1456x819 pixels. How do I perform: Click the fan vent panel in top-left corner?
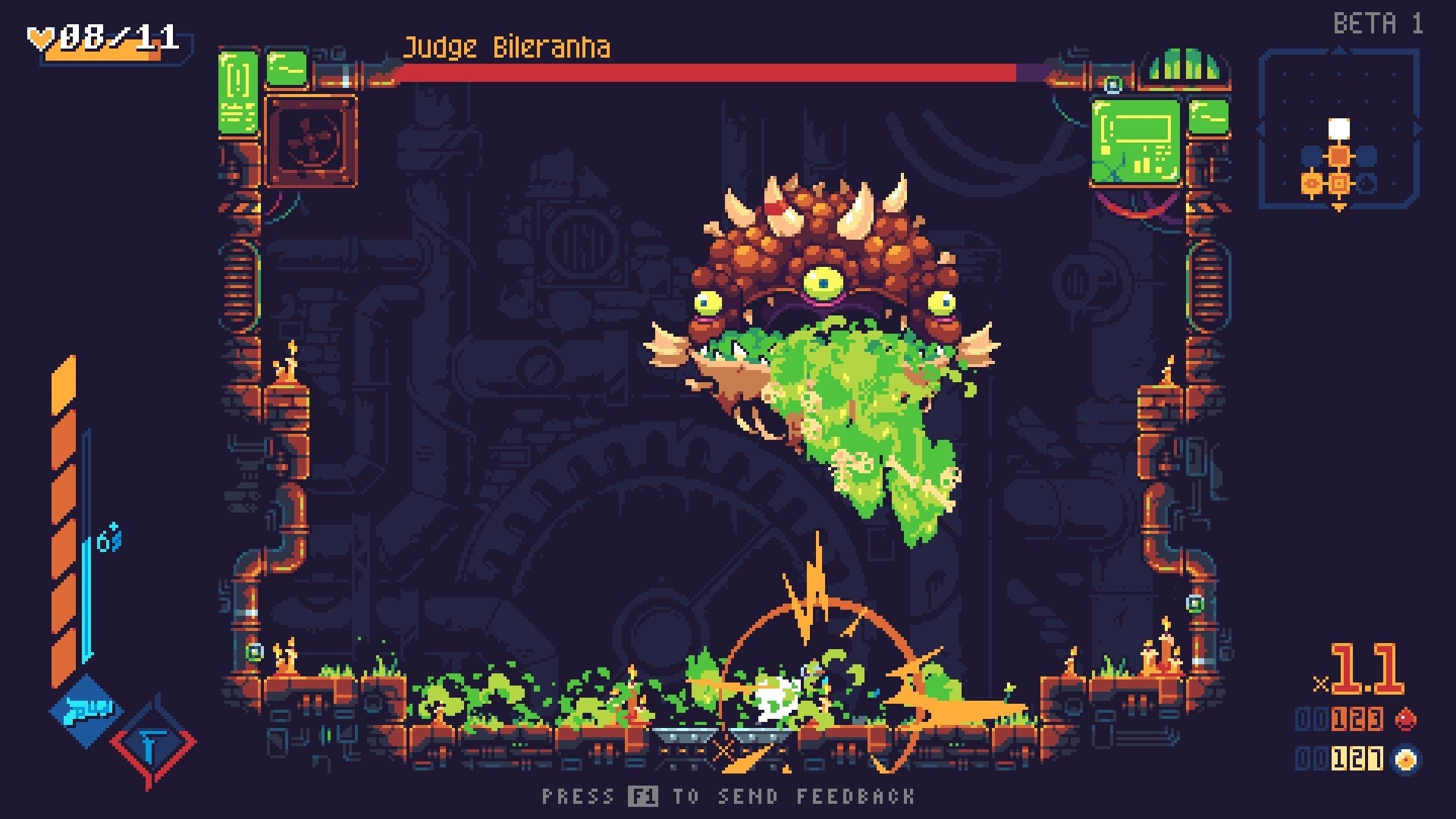click(x=309, y=139)
